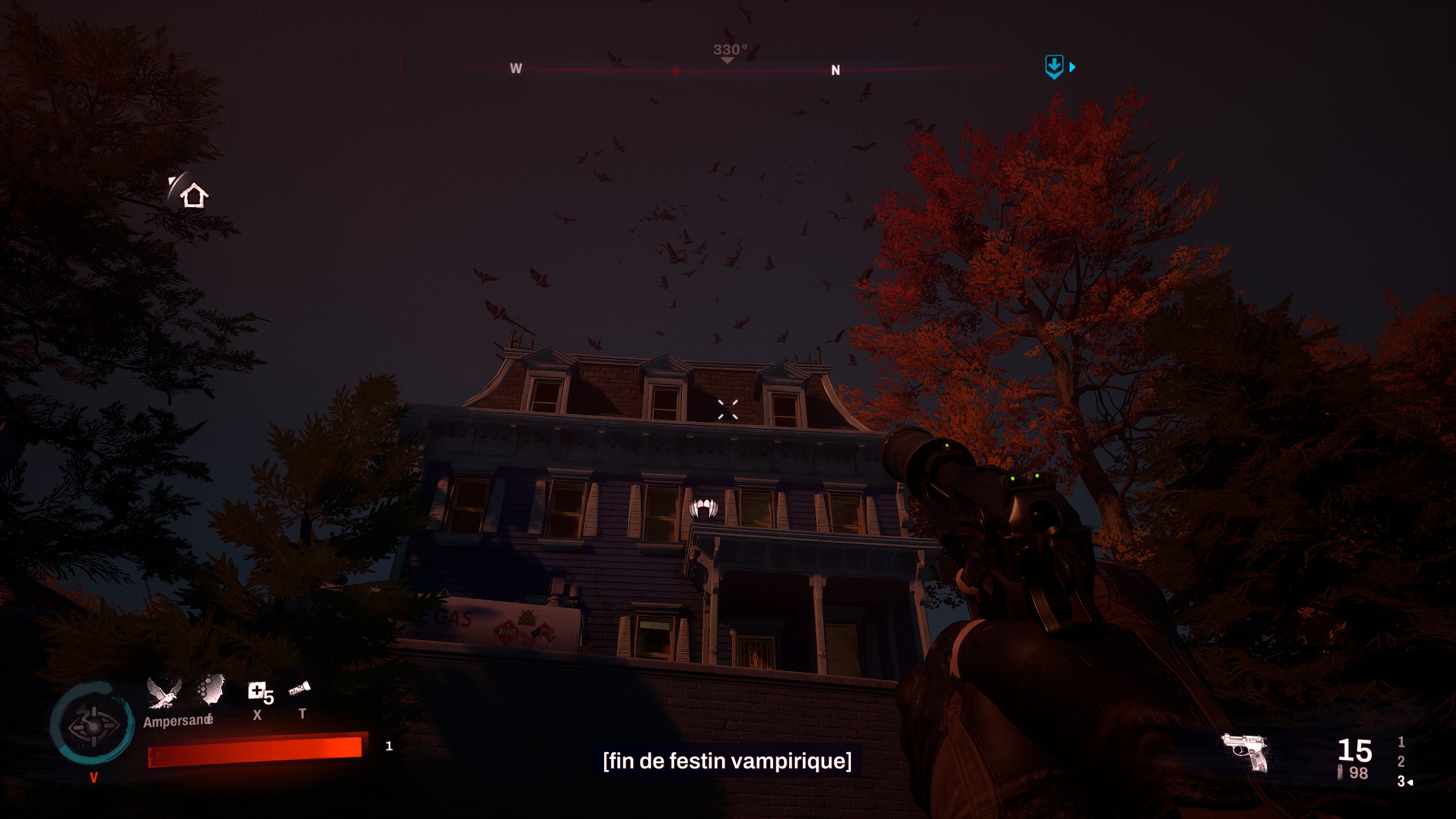This screenshot has height=819, width=1456.
Task: Click the W heading on the compass bar
Action: pos(516,68)
